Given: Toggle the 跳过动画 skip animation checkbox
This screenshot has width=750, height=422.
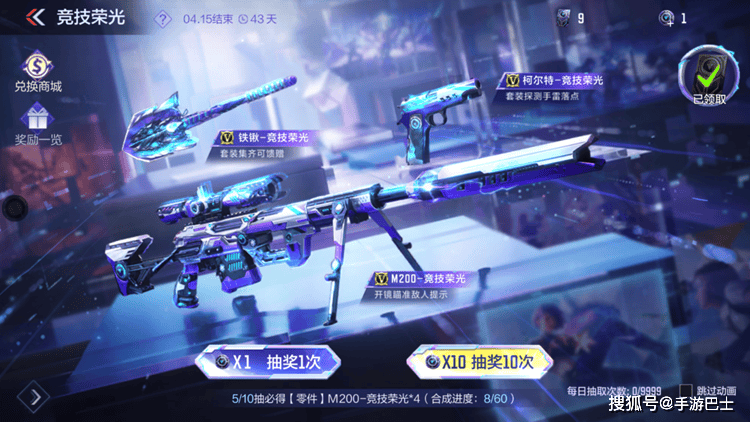Looking at the screenshot, I should pos(686,389).
